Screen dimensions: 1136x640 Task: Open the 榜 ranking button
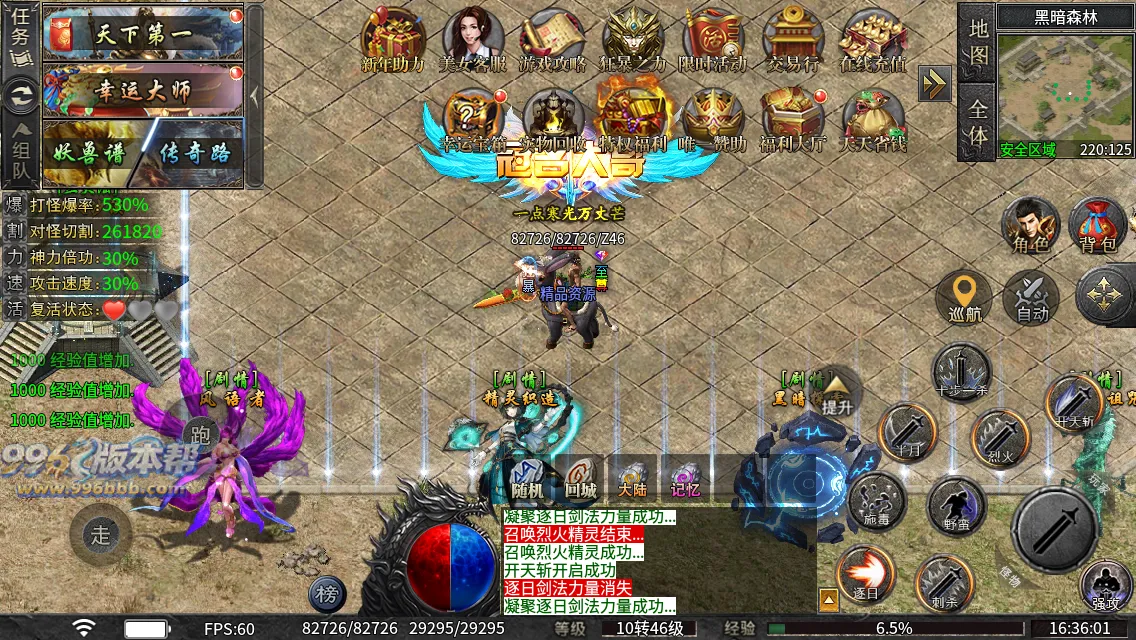coord(327,595)
